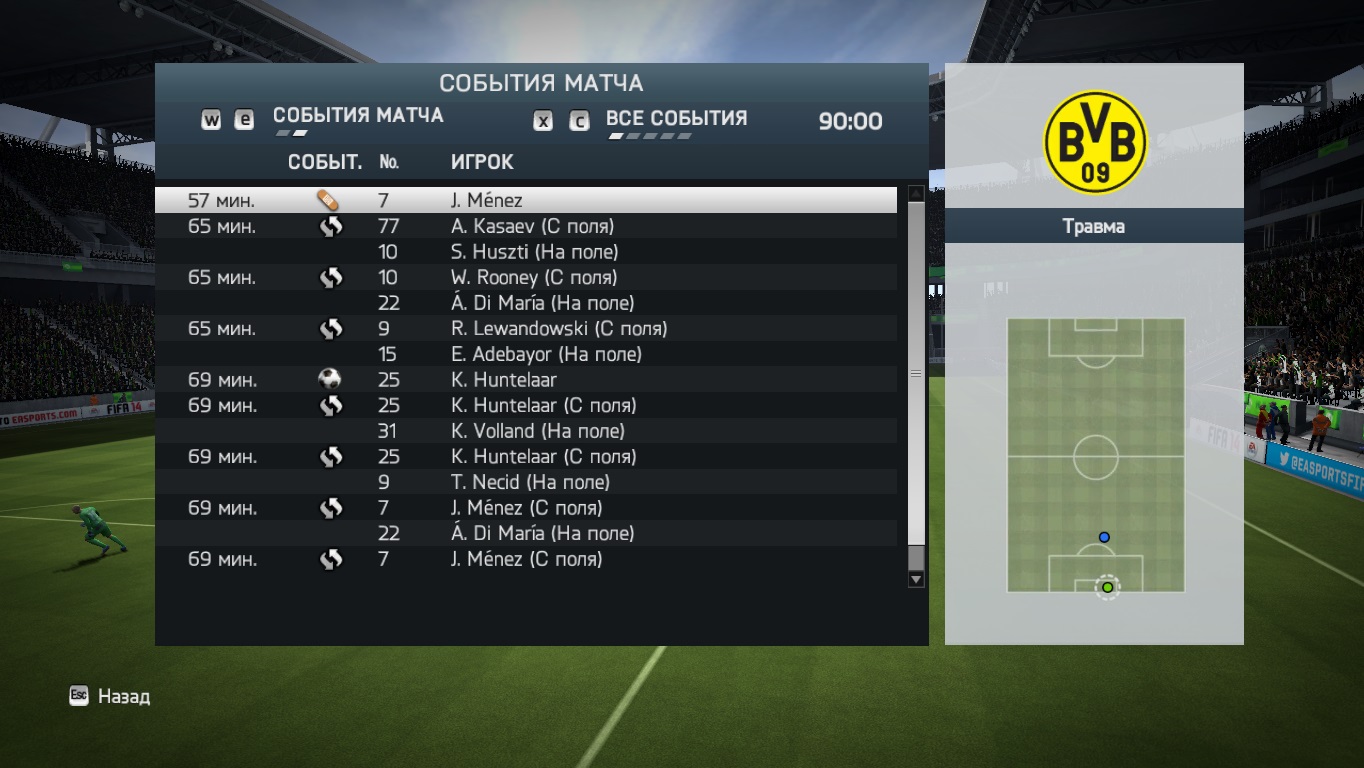Click the event list scrollbar thumb
The image size is (1364, 768).
pyautogui.click(x=915, y=373)
